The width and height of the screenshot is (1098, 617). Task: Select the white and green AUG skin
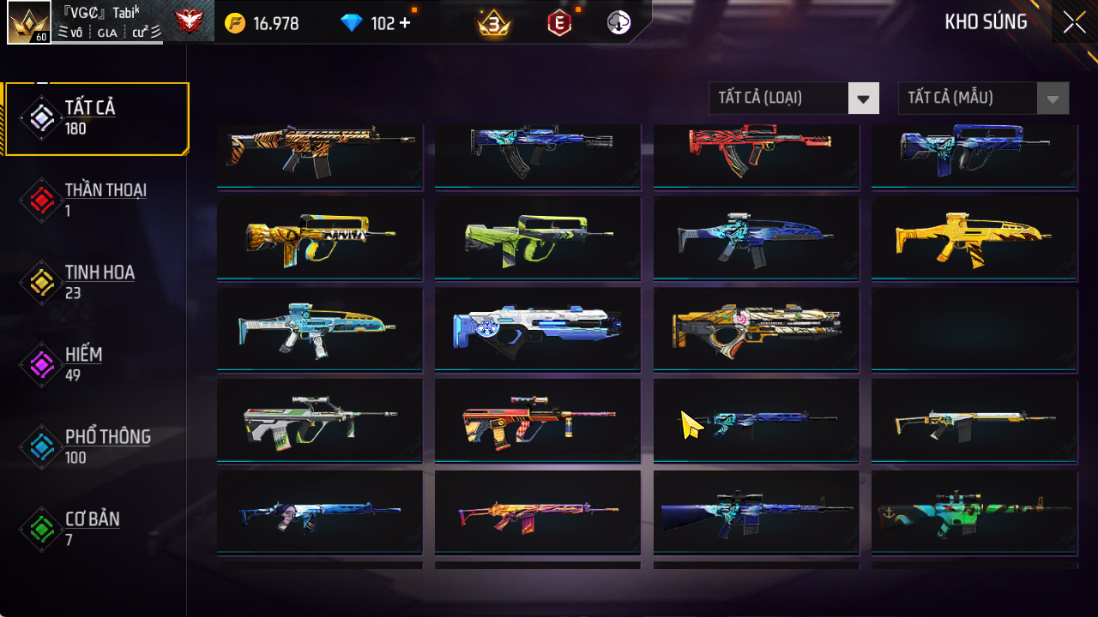point(320,420)
